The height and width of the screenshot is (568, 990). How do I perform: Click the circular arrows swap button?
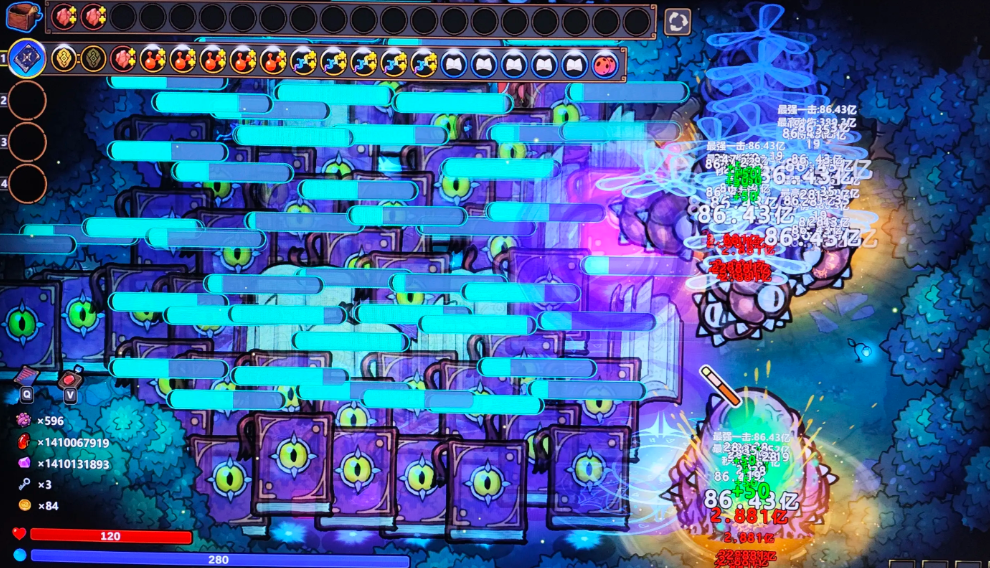[677, 21]
